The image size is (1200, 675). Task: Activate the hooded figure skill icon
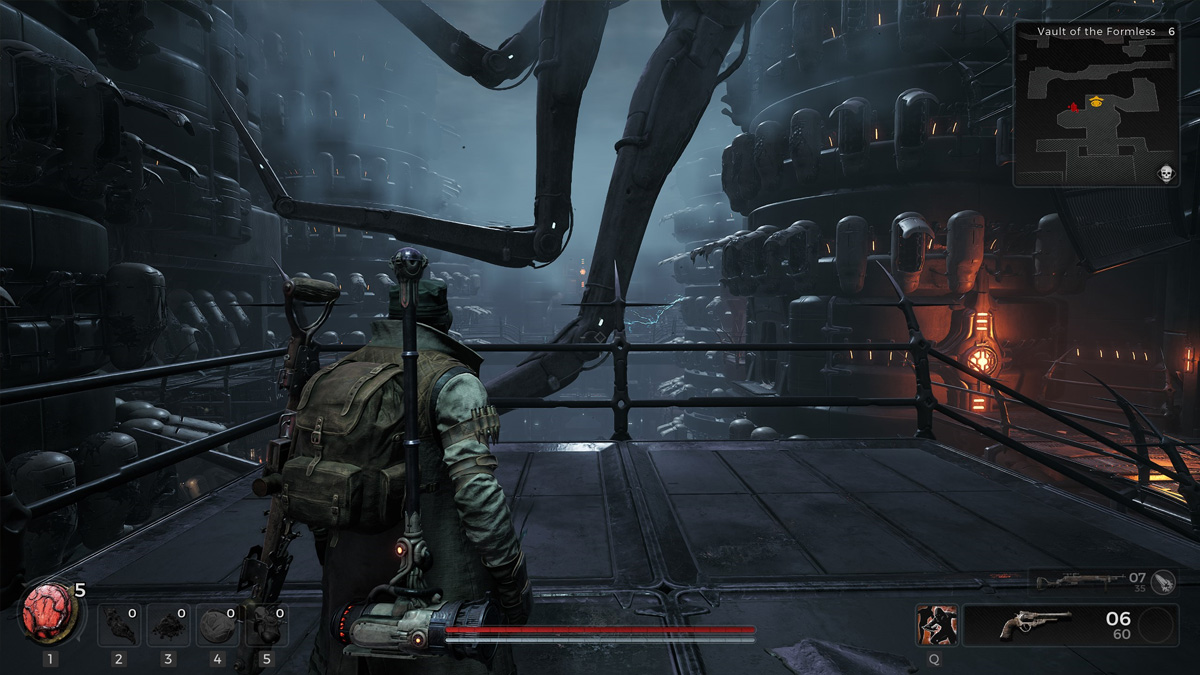[x=936, y=625]
